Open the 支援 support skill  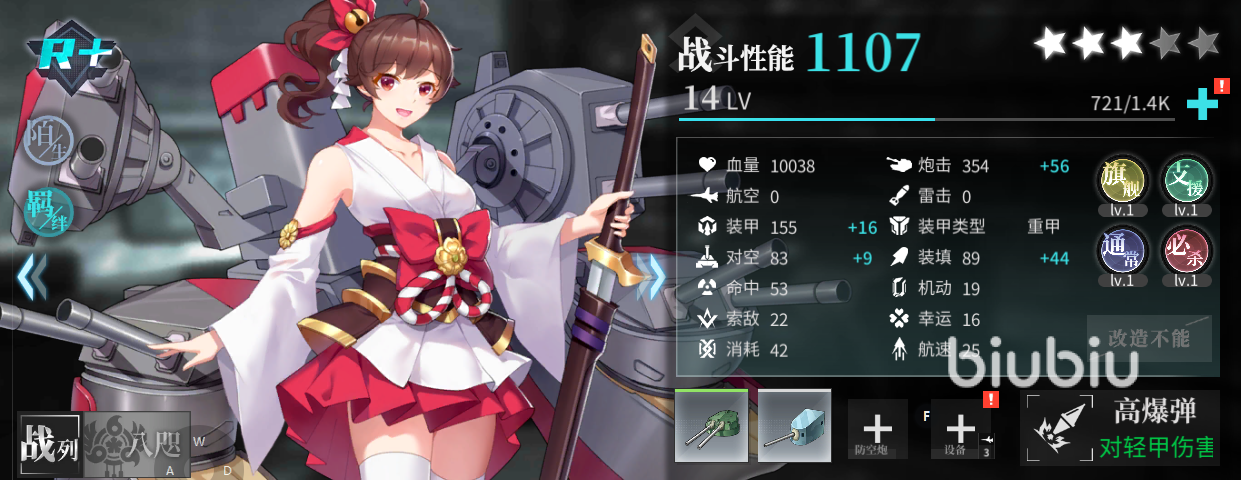point(1186,181)
